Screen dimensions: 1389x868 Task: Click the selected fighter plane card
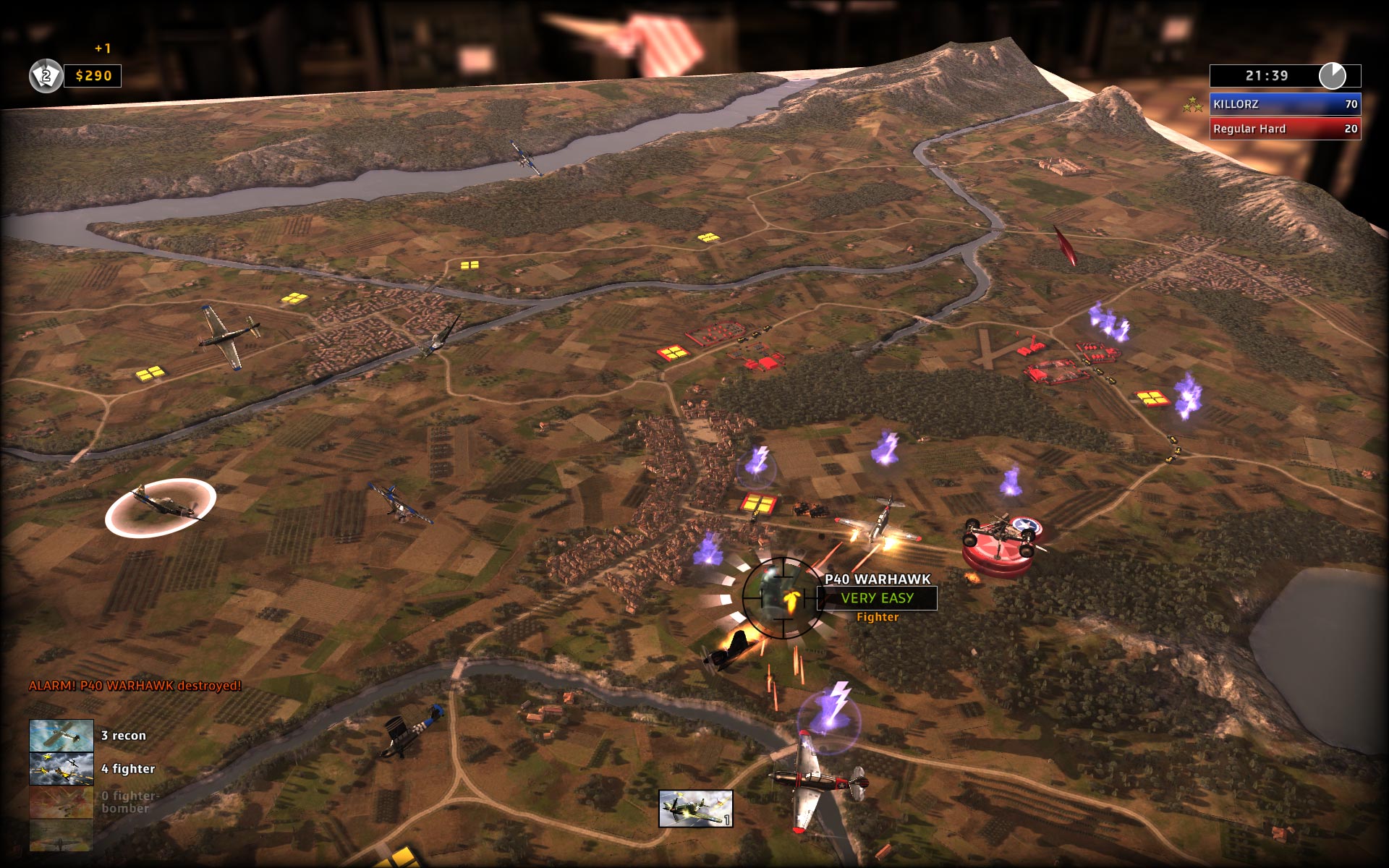[695, 808]
